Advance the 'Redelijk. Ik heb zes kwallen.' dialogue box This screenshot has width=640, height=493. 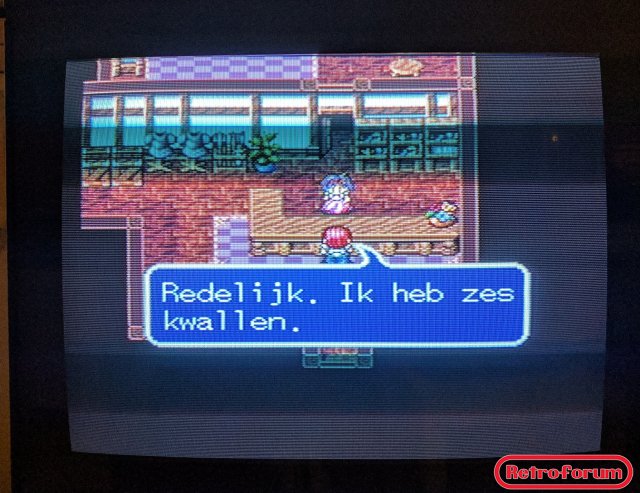pyautogui.click(x=336, y=306)
